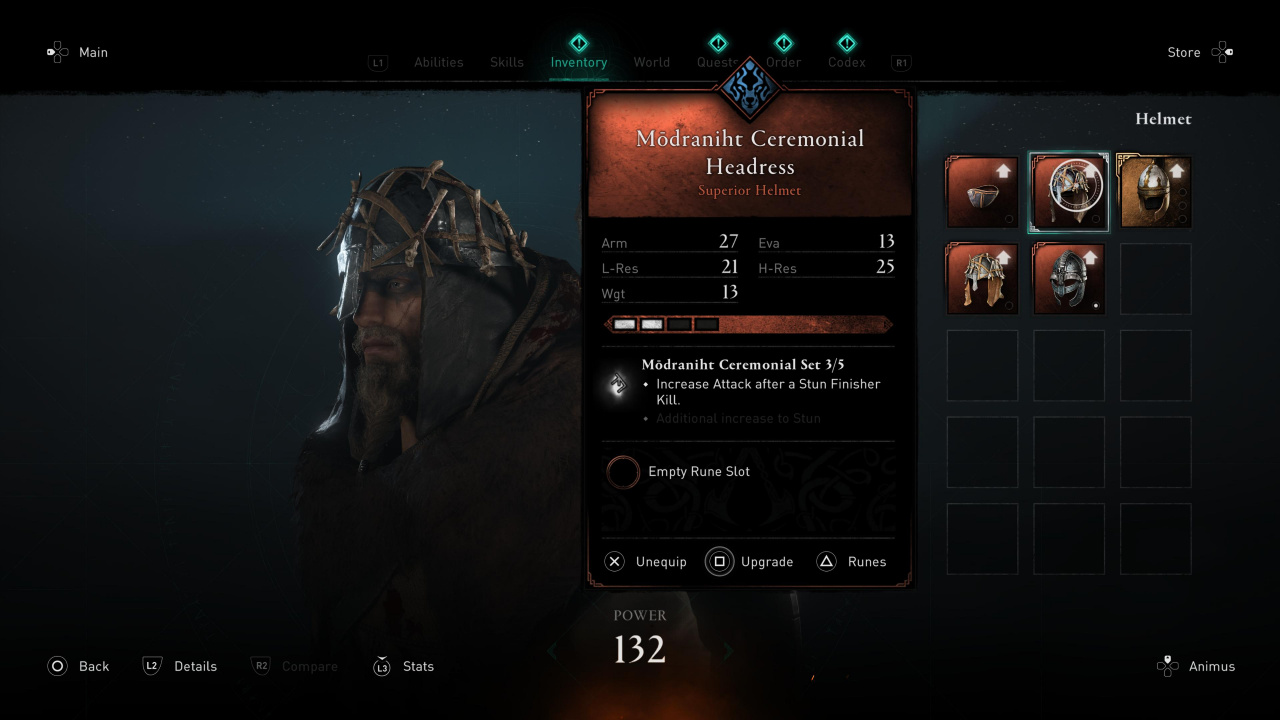Go to the World tab
Image resolution: width=1280 pixels, height=720 pixels.
pyautogui.click(x=651, y=62)
